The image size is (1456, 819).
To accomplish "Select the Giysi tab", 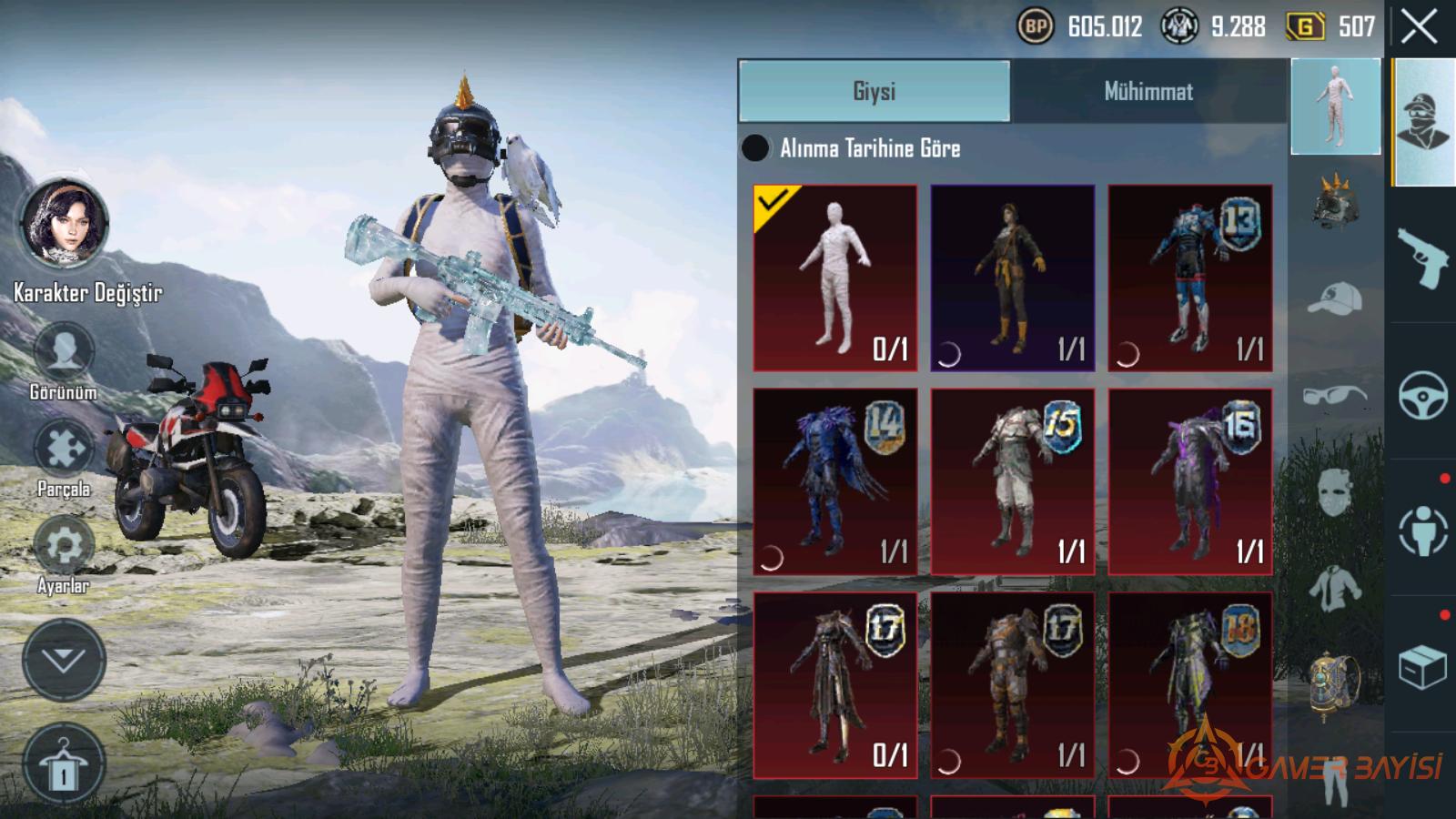I will click(x=874, y=91).
